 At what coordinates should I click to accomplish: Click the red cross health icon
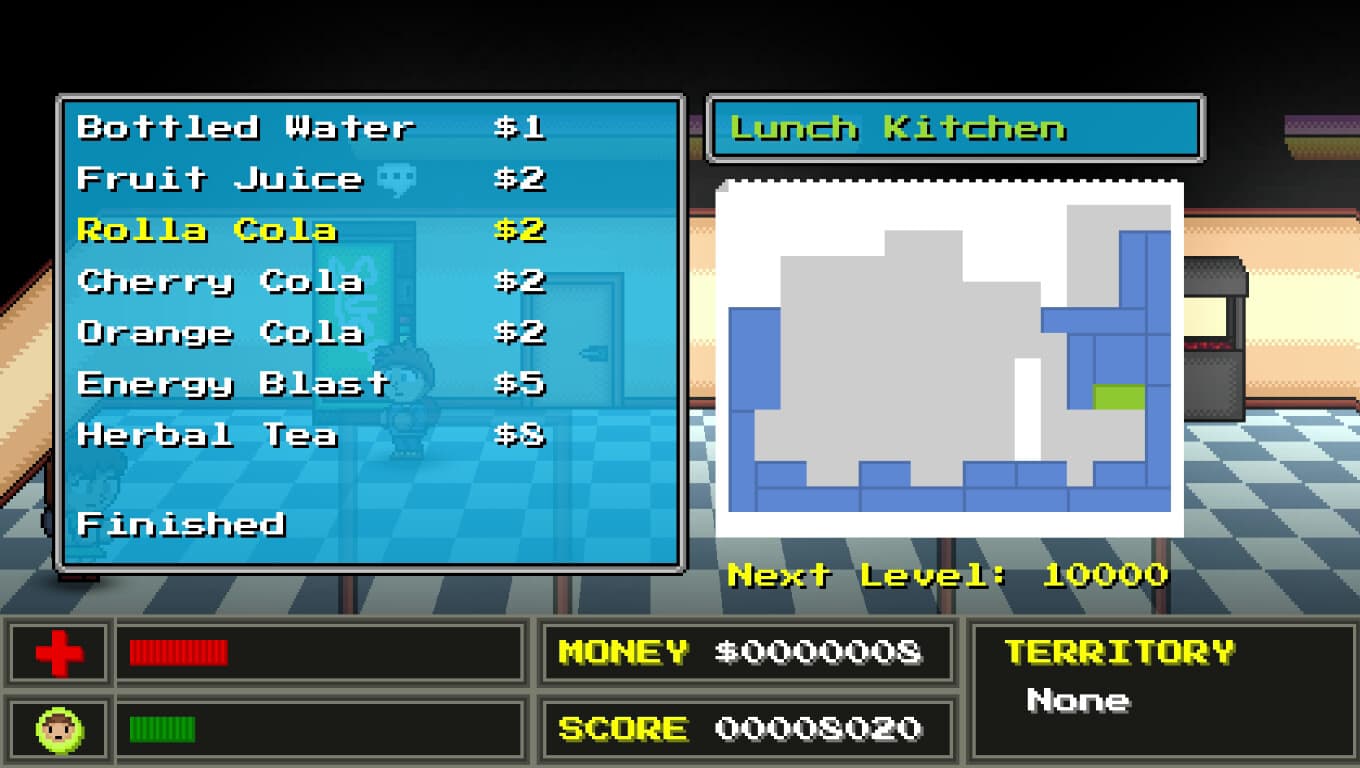[59, 653]
